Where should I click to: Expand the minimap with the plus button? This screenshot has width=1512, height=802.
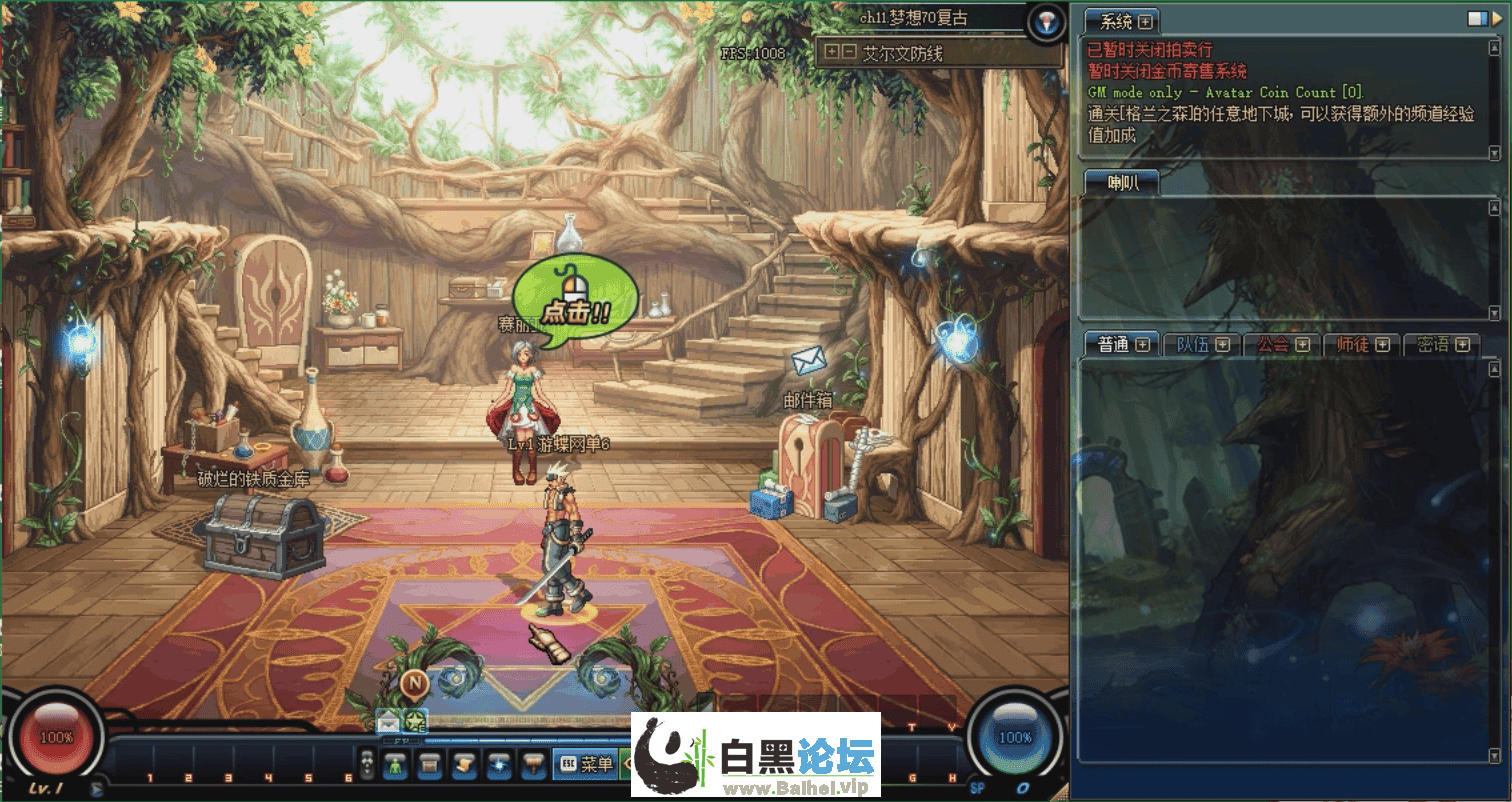[831, 52]
